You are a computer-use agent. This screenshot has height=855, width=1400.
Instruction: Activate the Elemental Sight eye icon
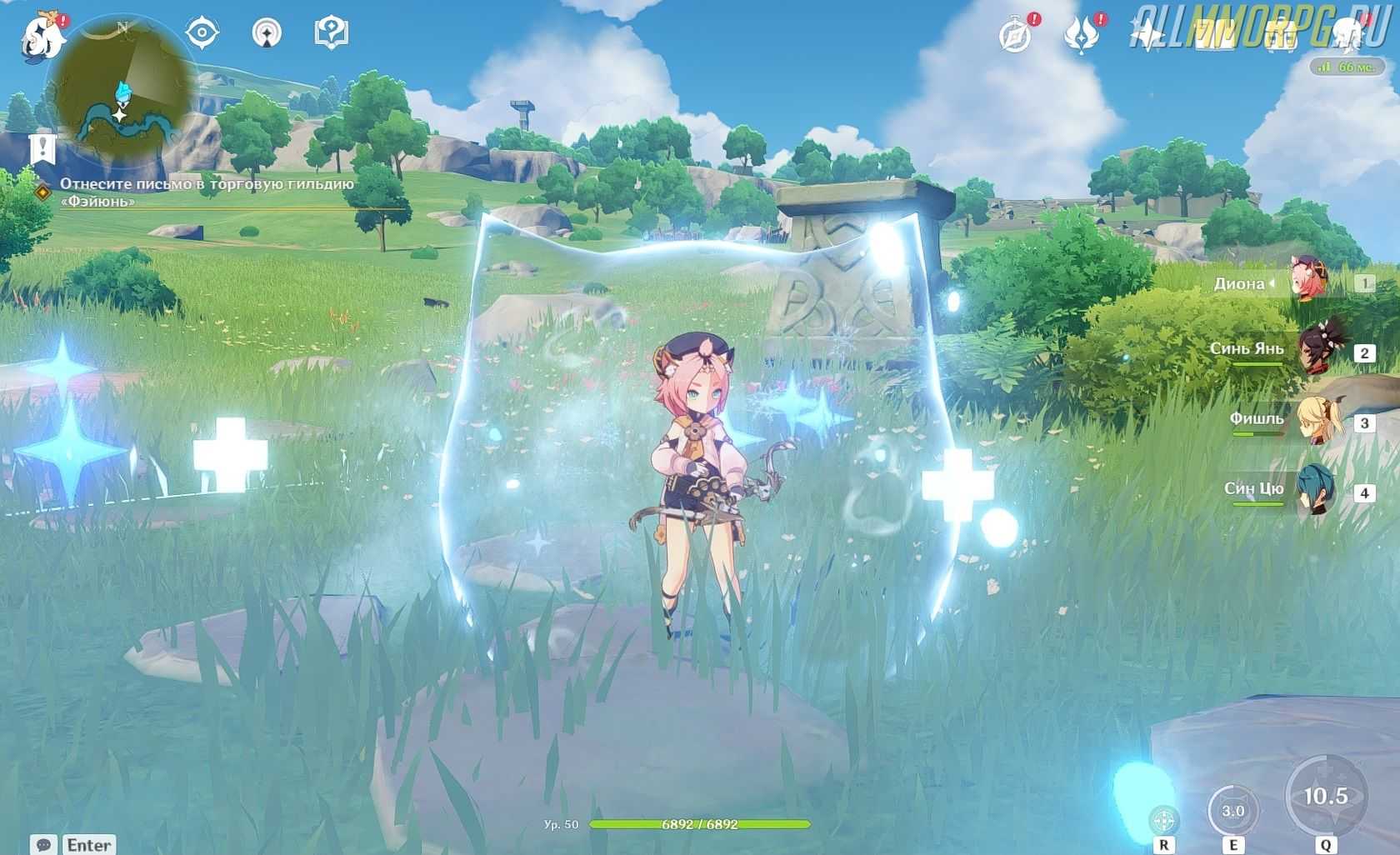pyautogui.click(x=202, y=32)
